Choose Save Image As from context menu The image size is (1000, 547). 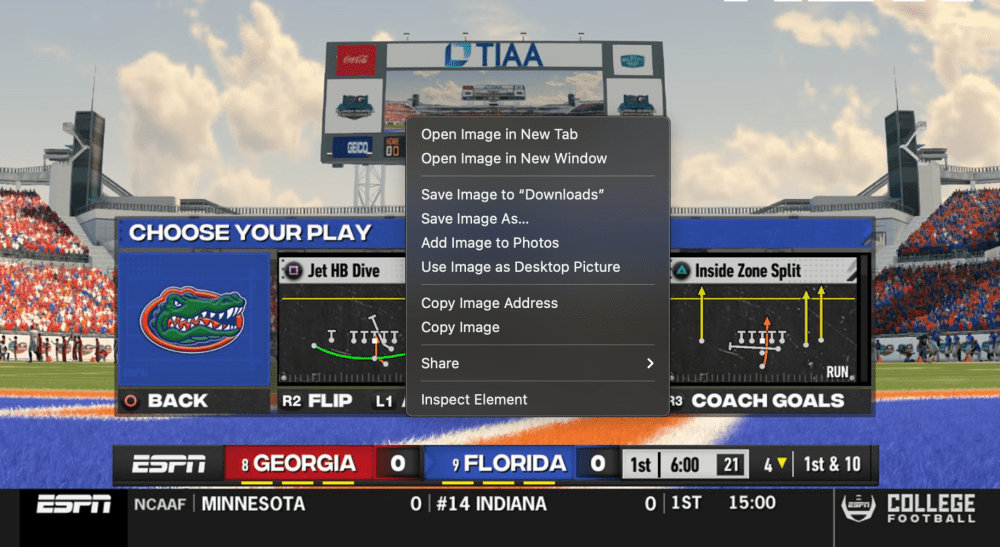point(475,219)
